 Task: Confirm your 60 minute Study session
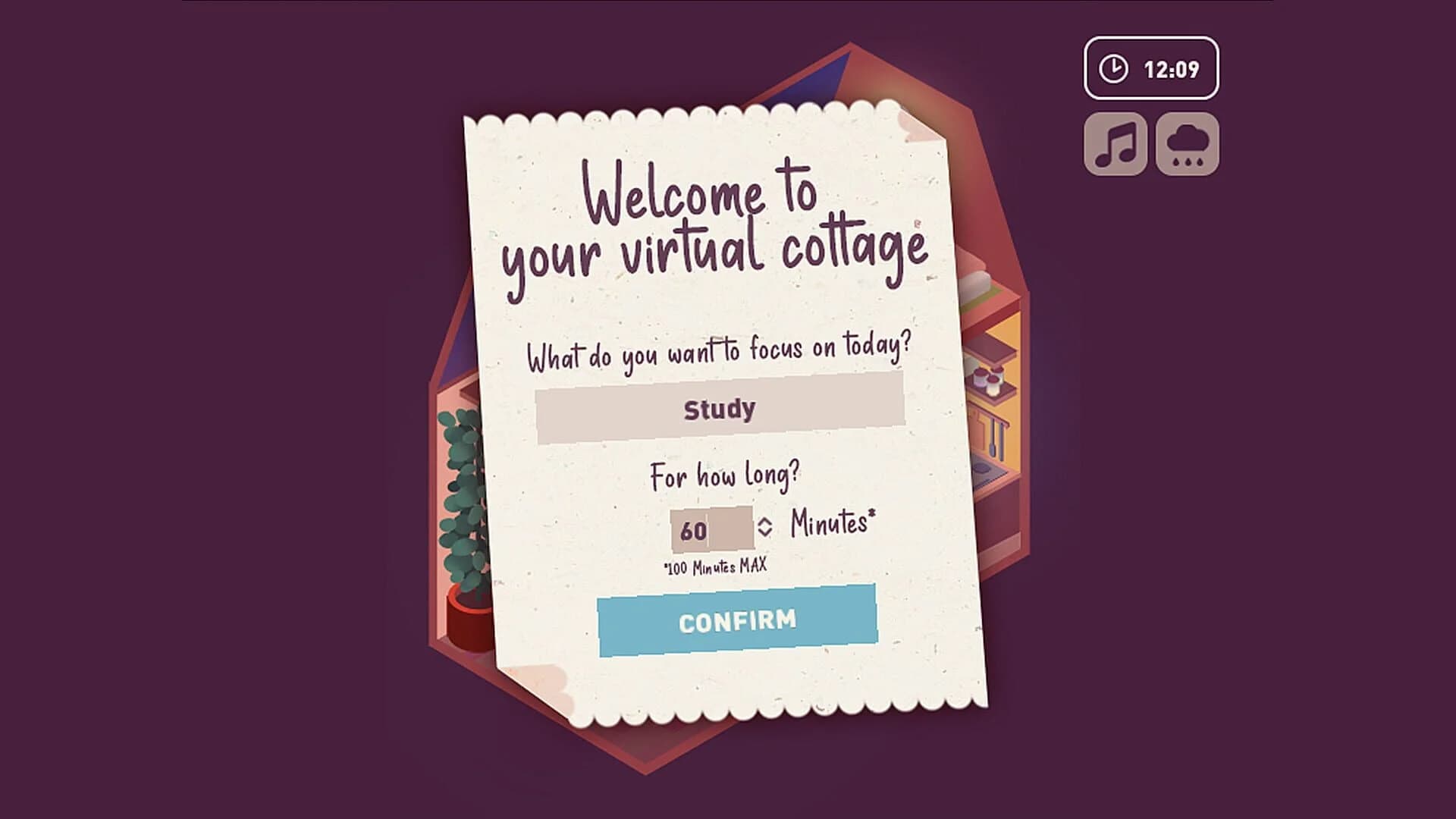736,620
